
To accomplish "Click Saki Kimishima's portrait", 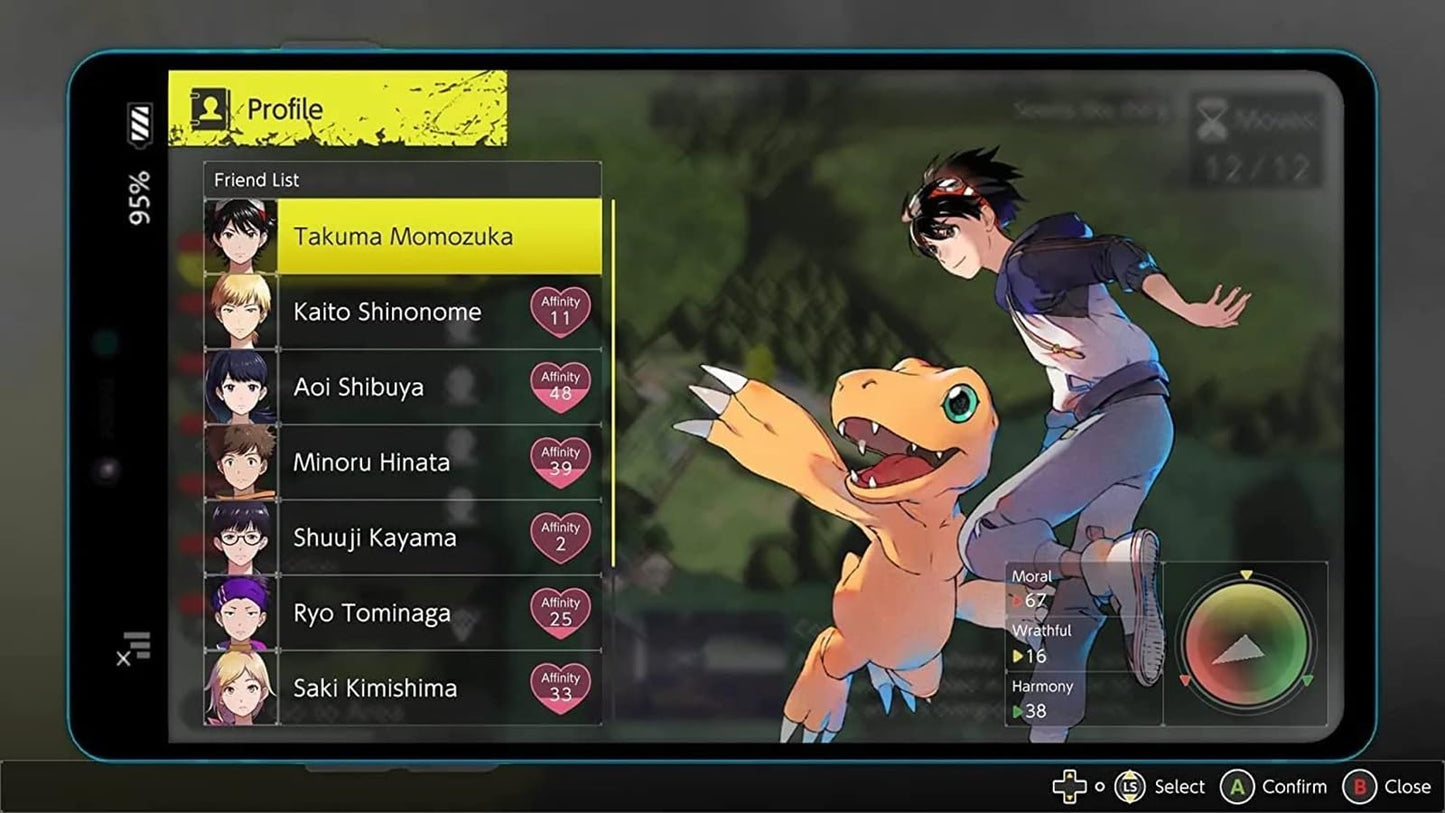I will [x=241, y=688].
